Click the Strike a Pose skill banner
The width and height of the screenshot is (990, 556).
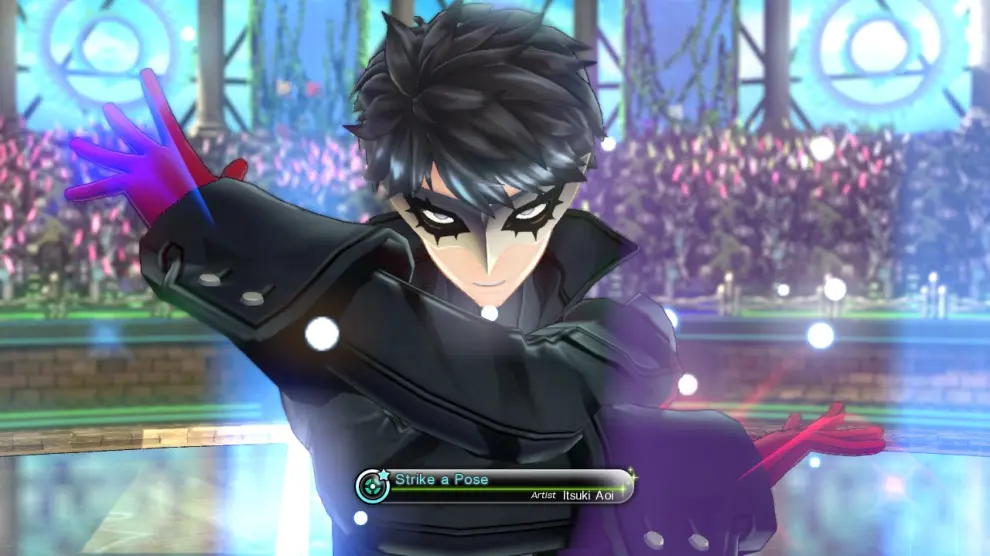click(496, 486)
